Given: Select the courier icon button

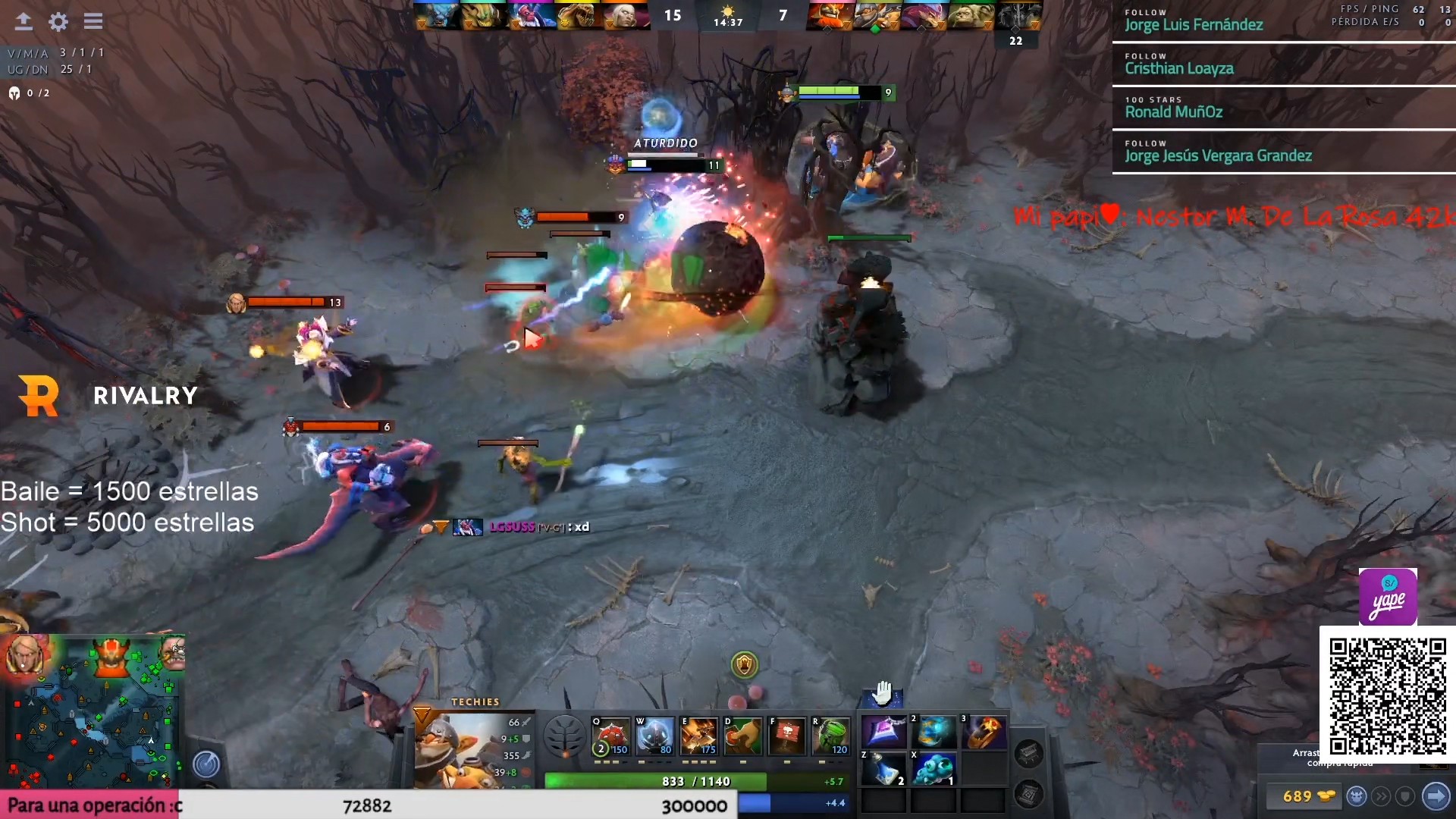Looking at the screenshot, I should pyautogui.click(x=1357, y=796).
